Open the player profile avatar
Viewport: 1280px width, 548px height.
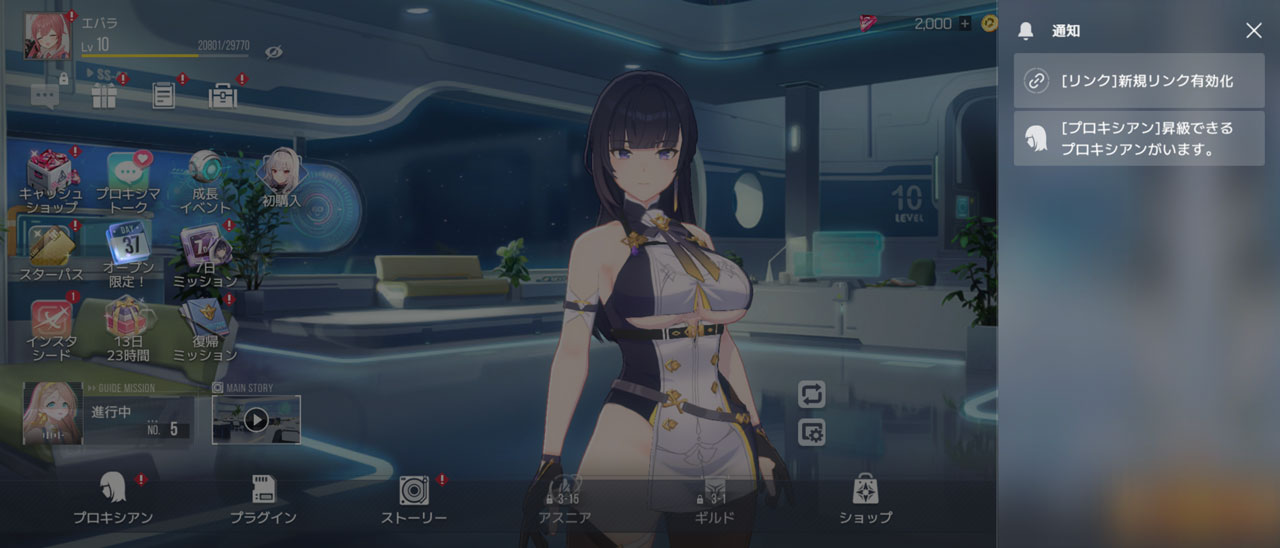click(x=47, y=36)
